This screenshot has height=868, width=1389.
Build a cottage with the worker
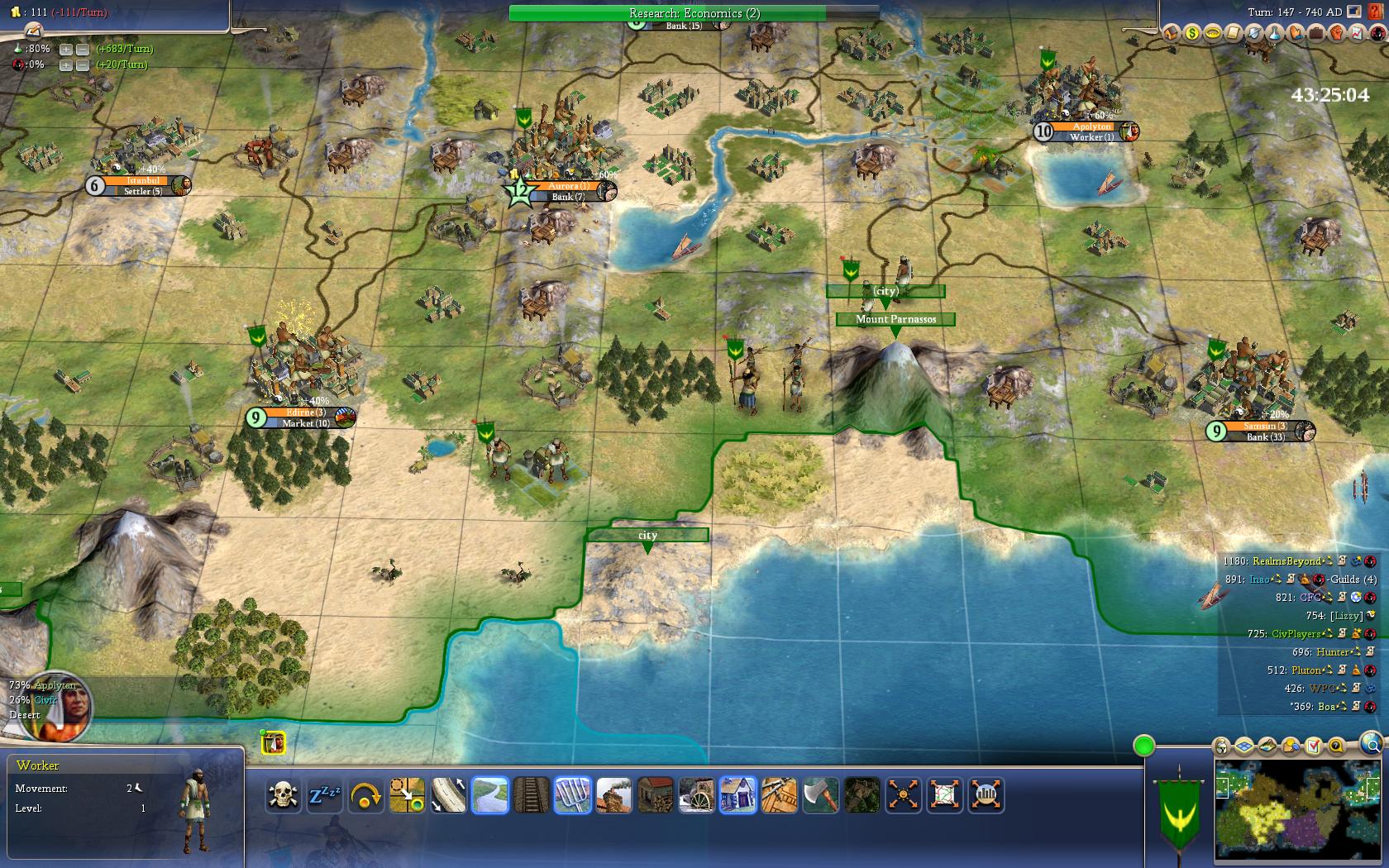click(x=737, y=795)
